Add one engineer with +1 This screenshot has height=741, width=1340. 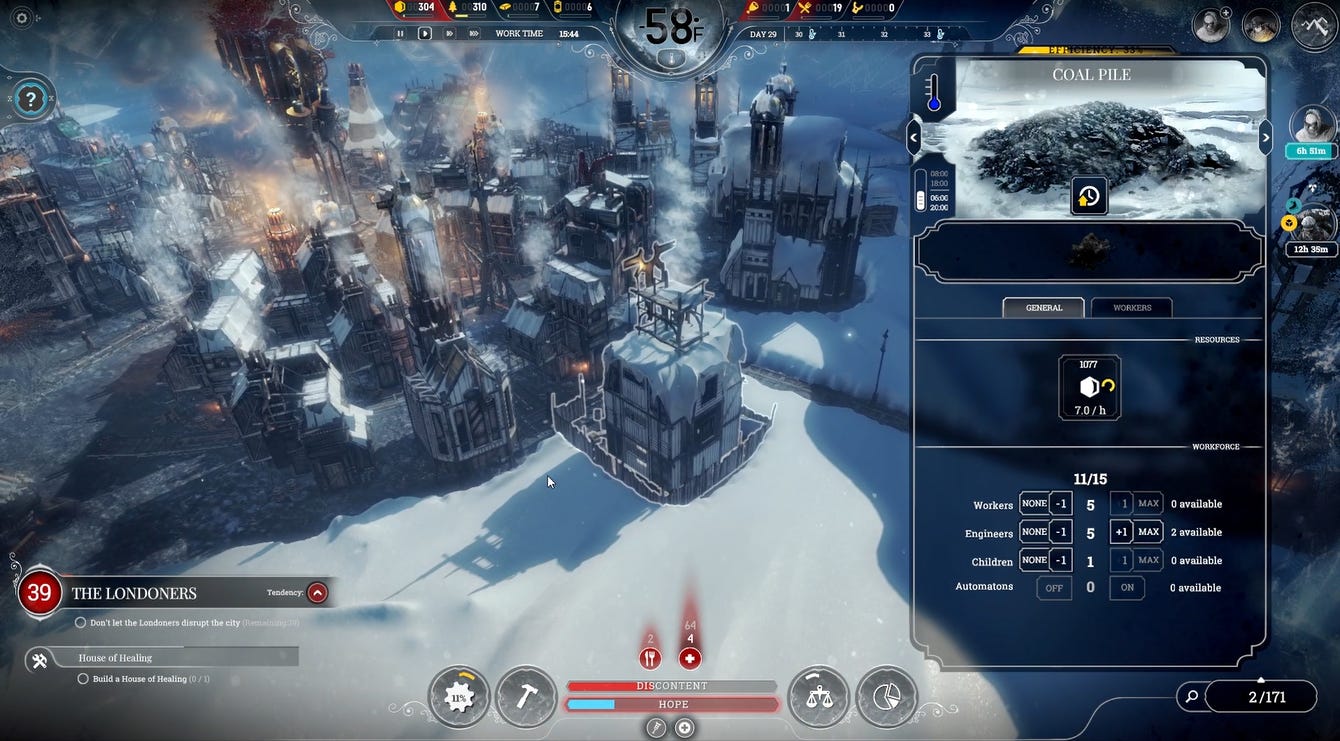(x=1122, y=532)
